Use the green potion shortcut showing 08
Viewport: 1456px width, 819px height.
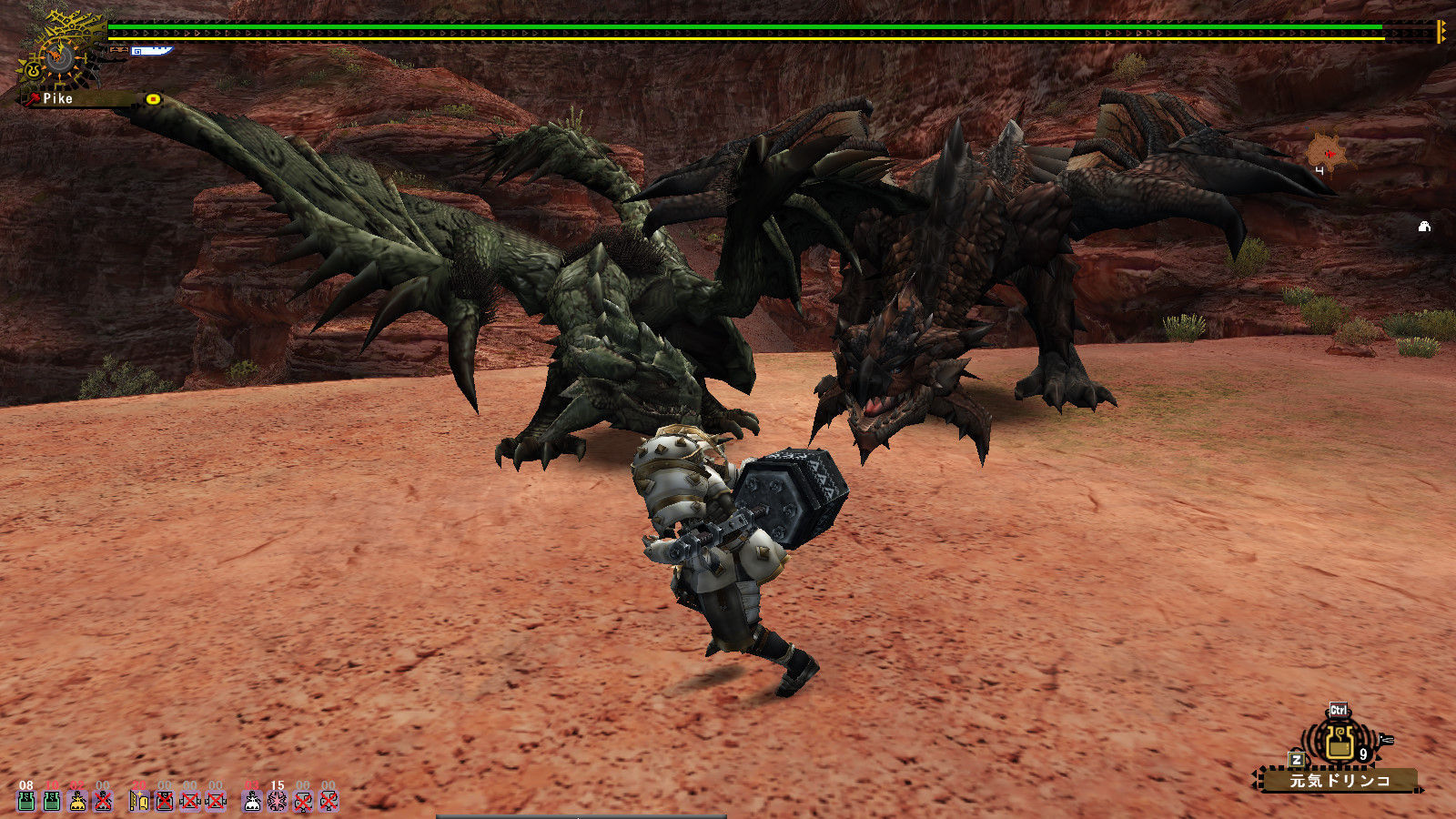coord(26,800)
